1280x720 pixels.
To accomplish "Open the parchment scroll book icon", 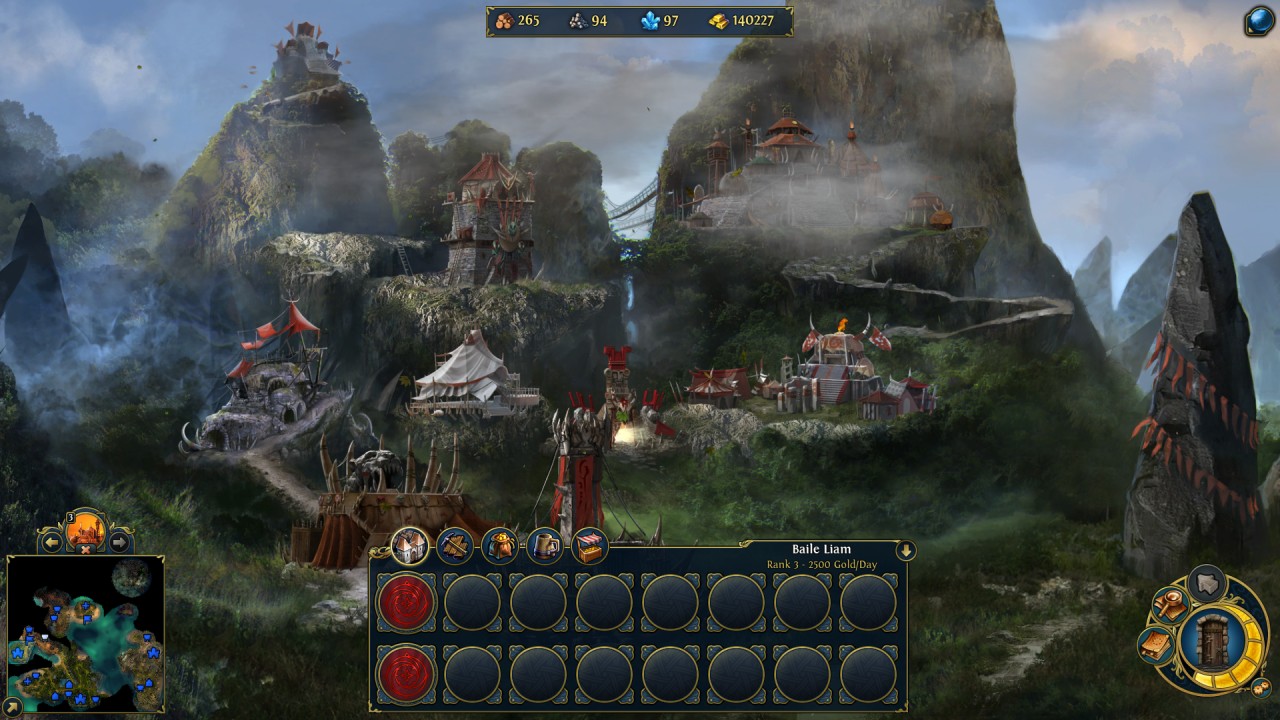I will point(1156,644).
